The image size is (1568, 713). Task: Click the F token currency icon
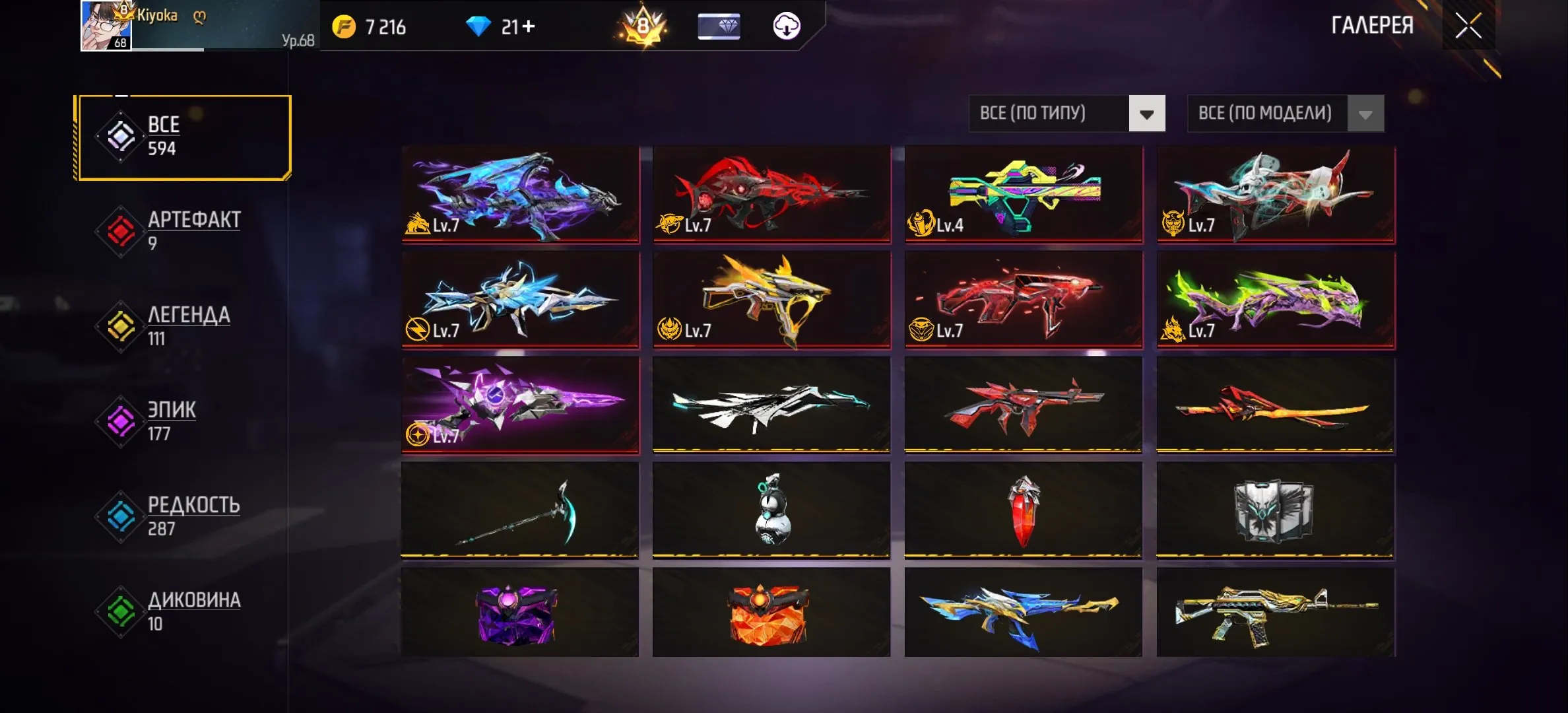[343, 27]
